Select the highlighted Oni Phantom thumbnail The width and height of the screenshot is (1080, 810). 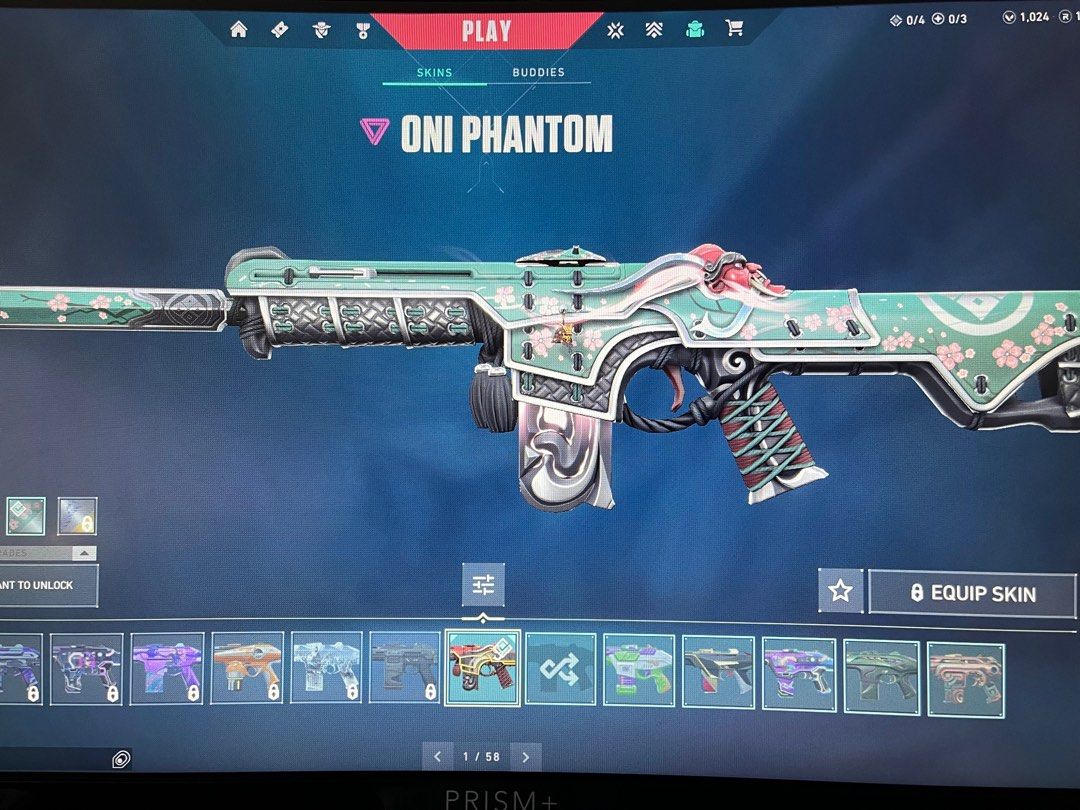pyautogui.click(x=483, y=667)
